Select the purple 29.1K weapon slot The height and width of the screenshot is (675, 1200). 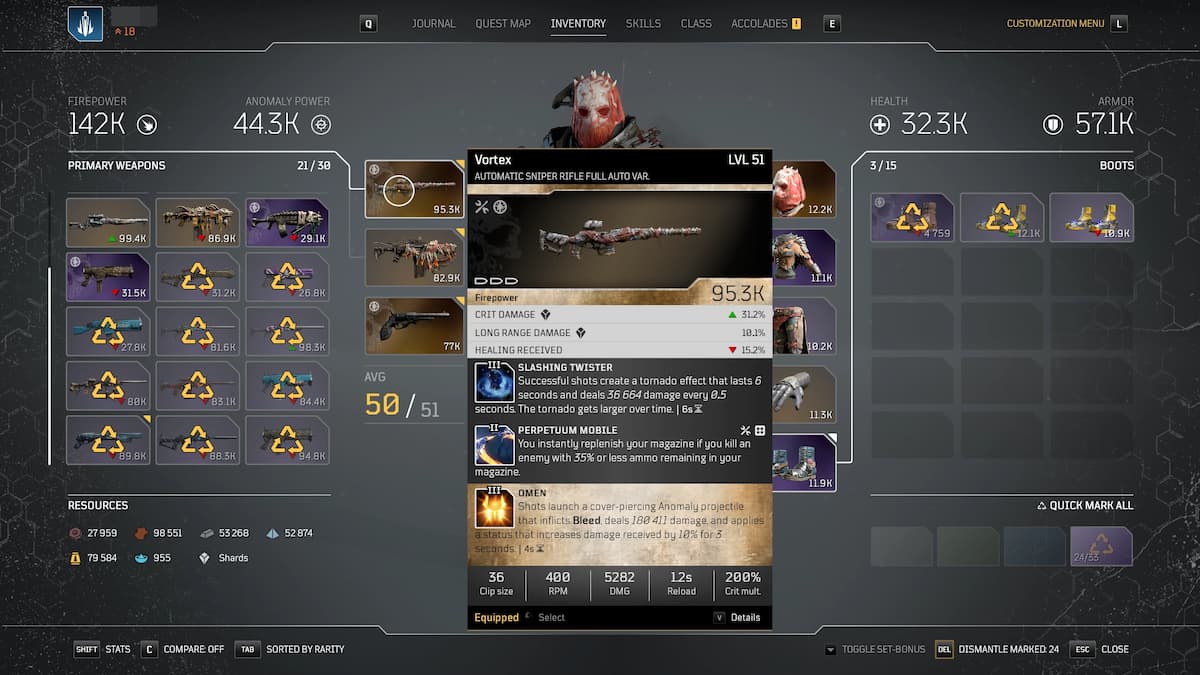287,222
